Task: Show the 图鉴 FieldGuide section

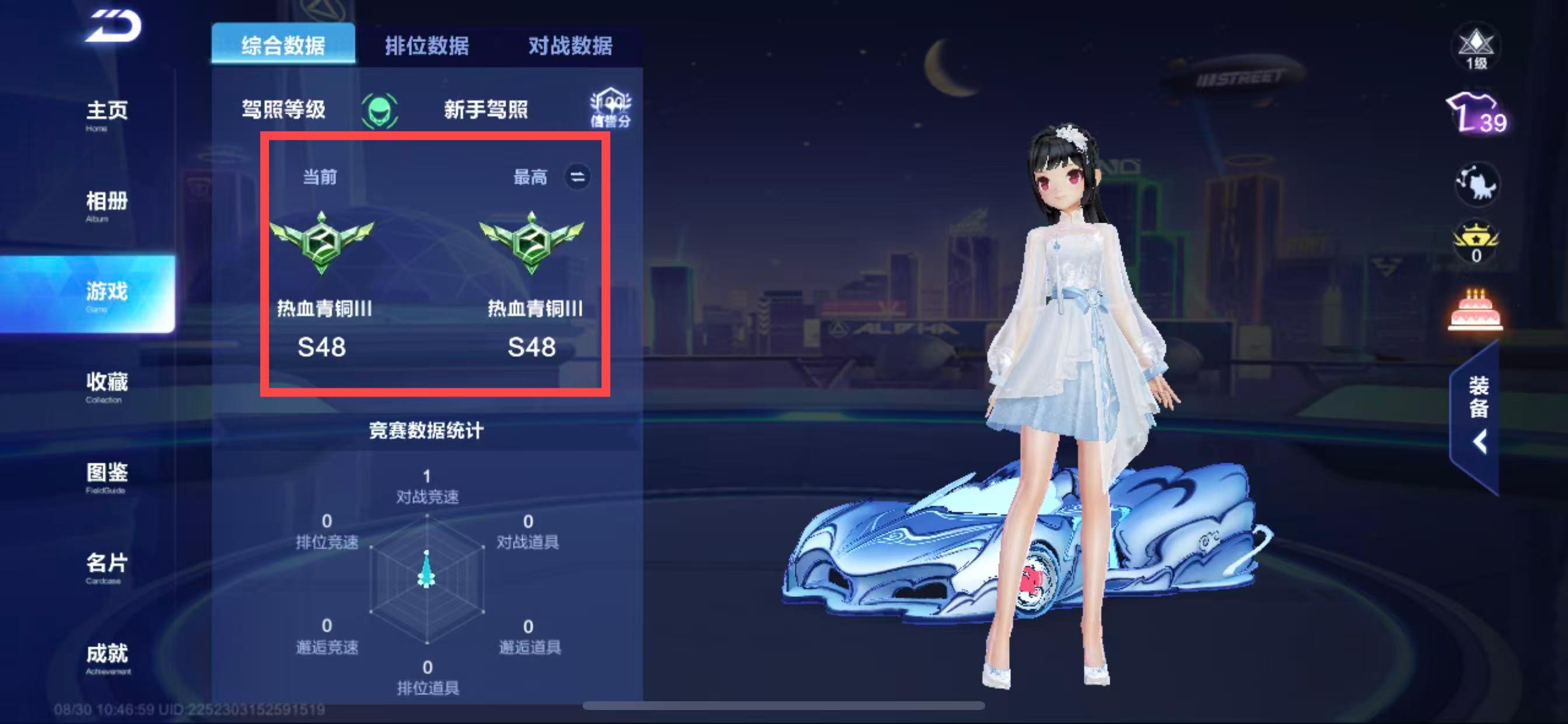Action: pyautogui.click(x=107, y=476)
